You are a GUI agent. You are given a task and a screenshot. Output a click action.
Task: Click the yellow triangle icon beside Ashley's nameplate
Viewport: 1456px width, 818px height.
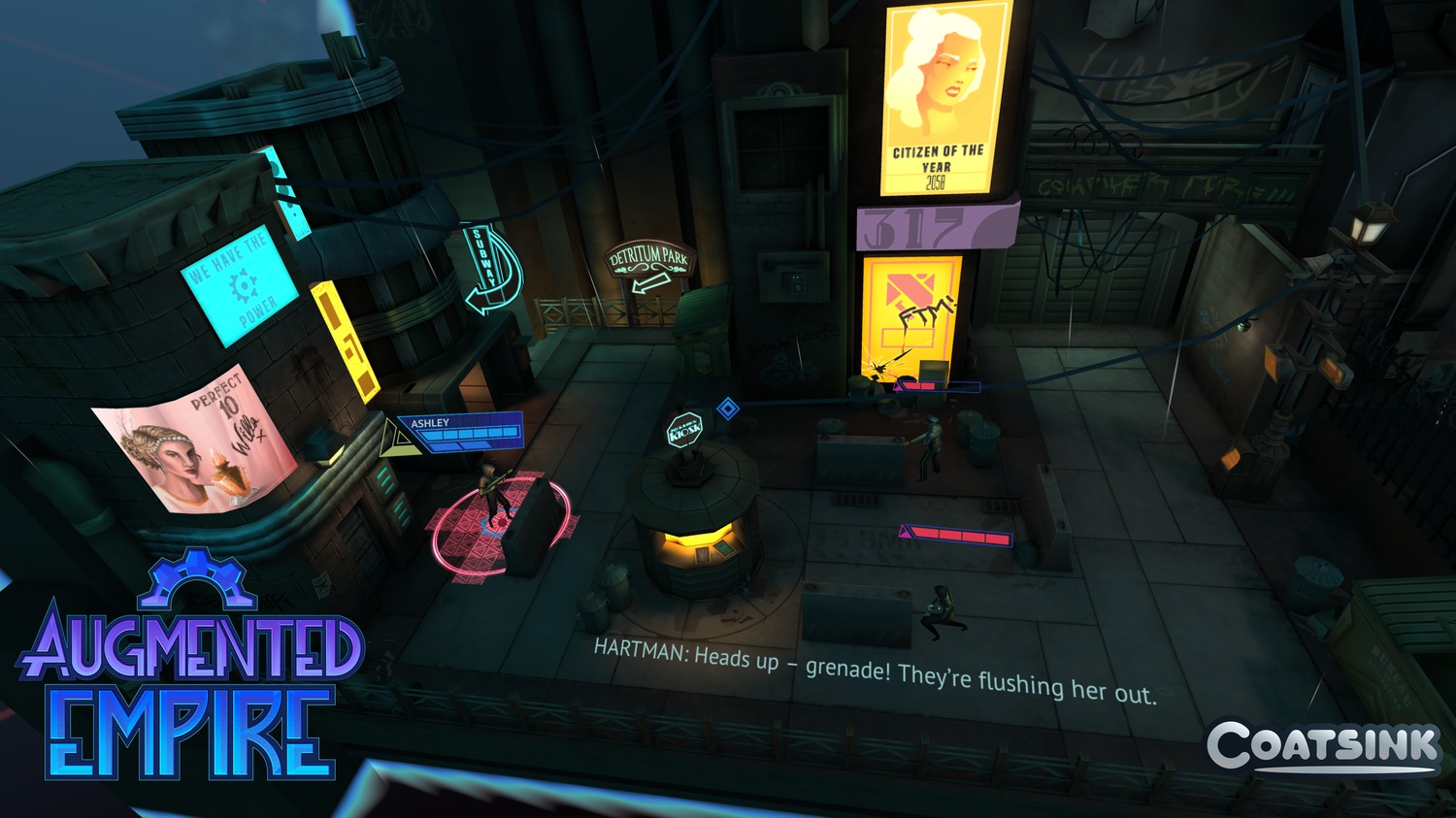pos(395,440)
